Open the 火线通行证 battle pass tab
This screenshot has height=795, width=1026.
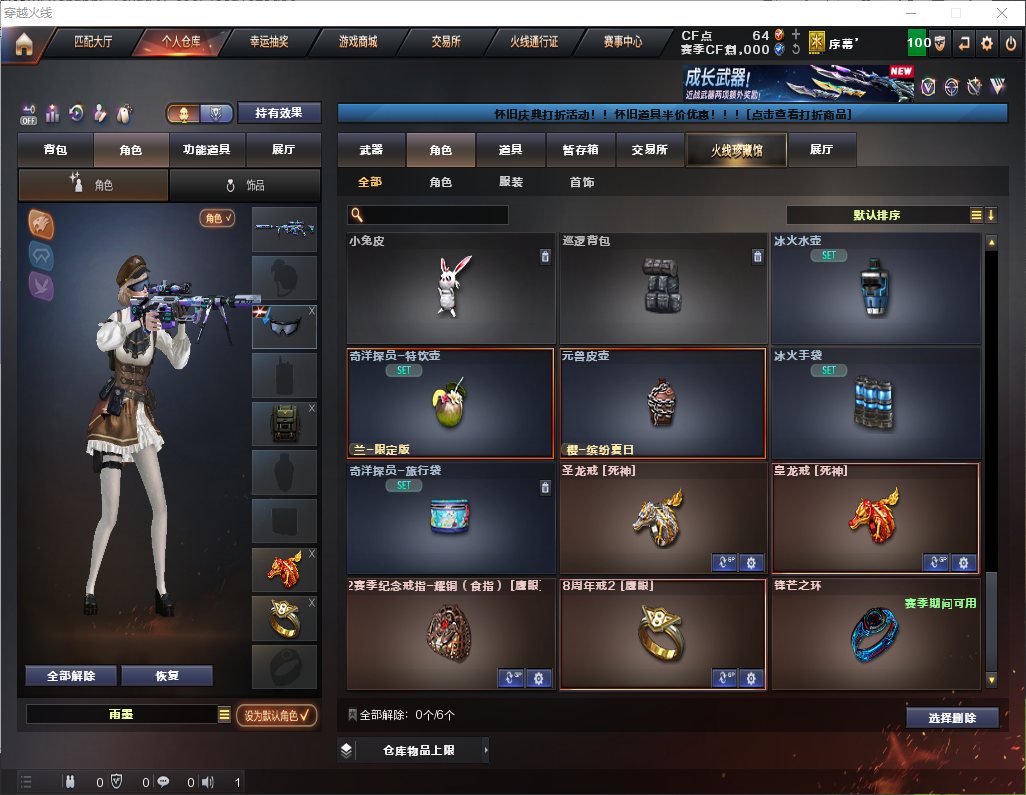[x=534, y=43]
